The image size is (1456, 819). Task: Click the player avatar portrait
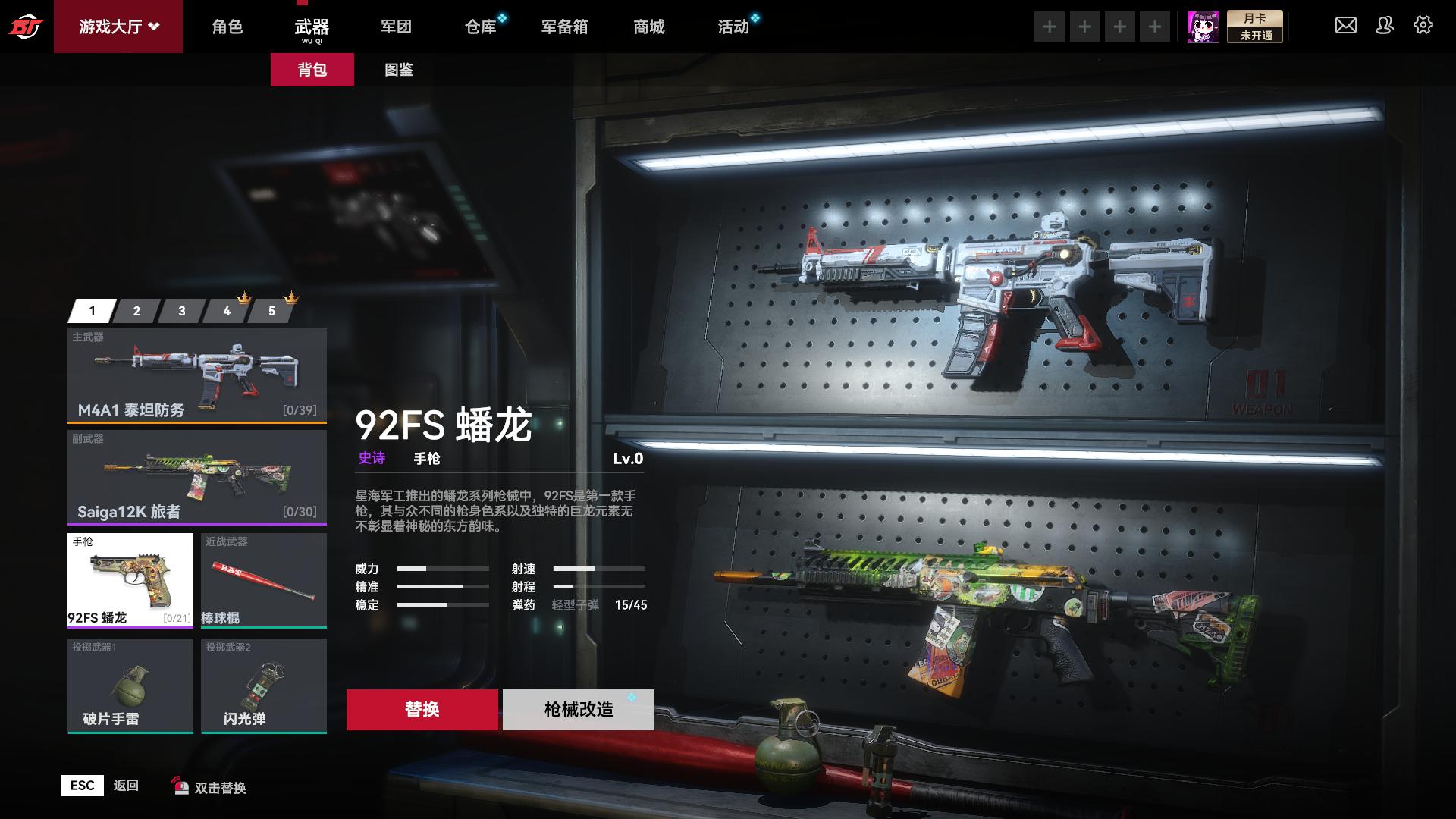1204,26
